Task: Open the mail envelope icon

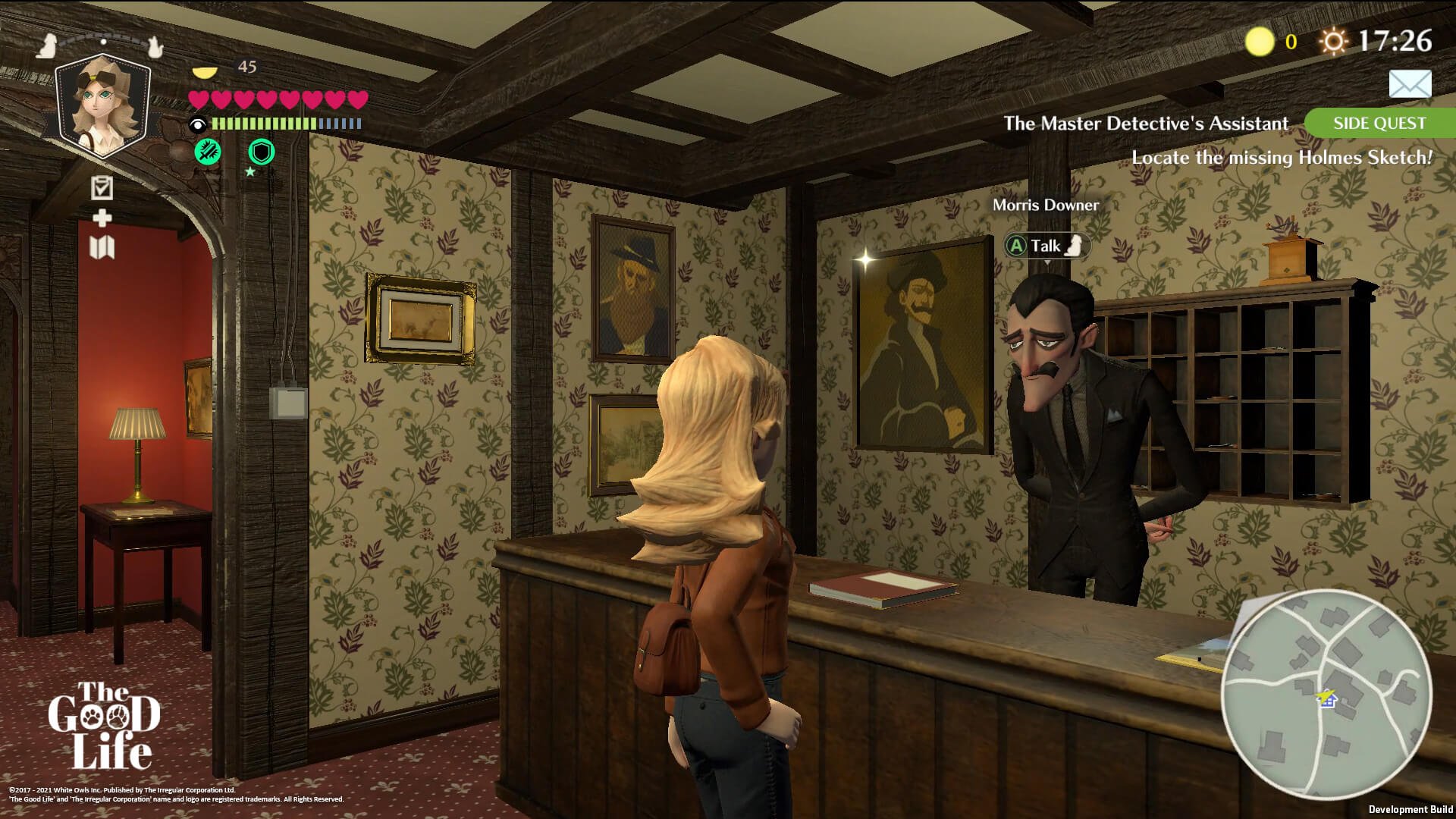Action: tap(1410, 83)
